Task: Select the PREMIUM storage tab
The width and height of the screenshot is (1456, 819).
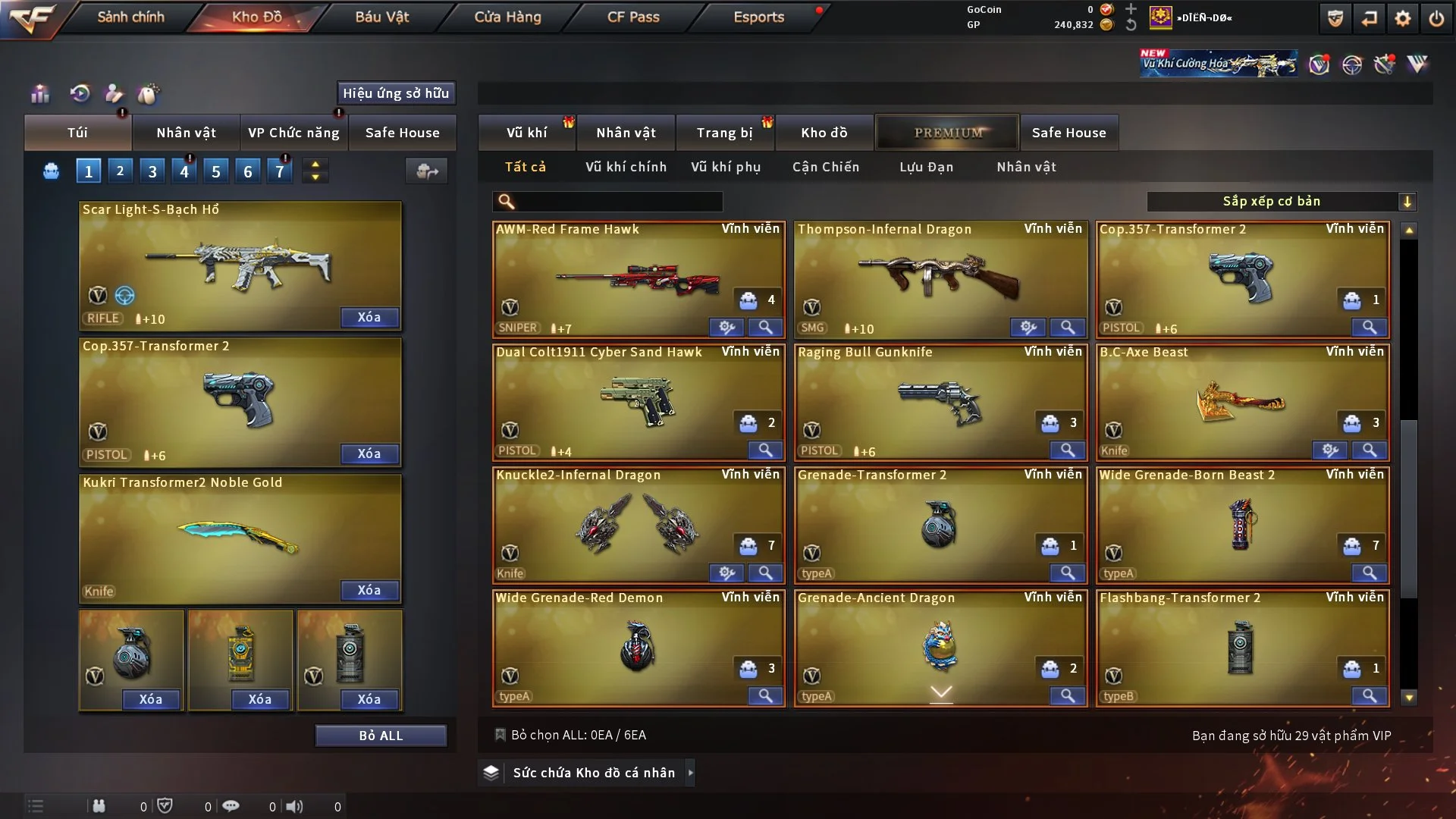Action: coord(948,133)
